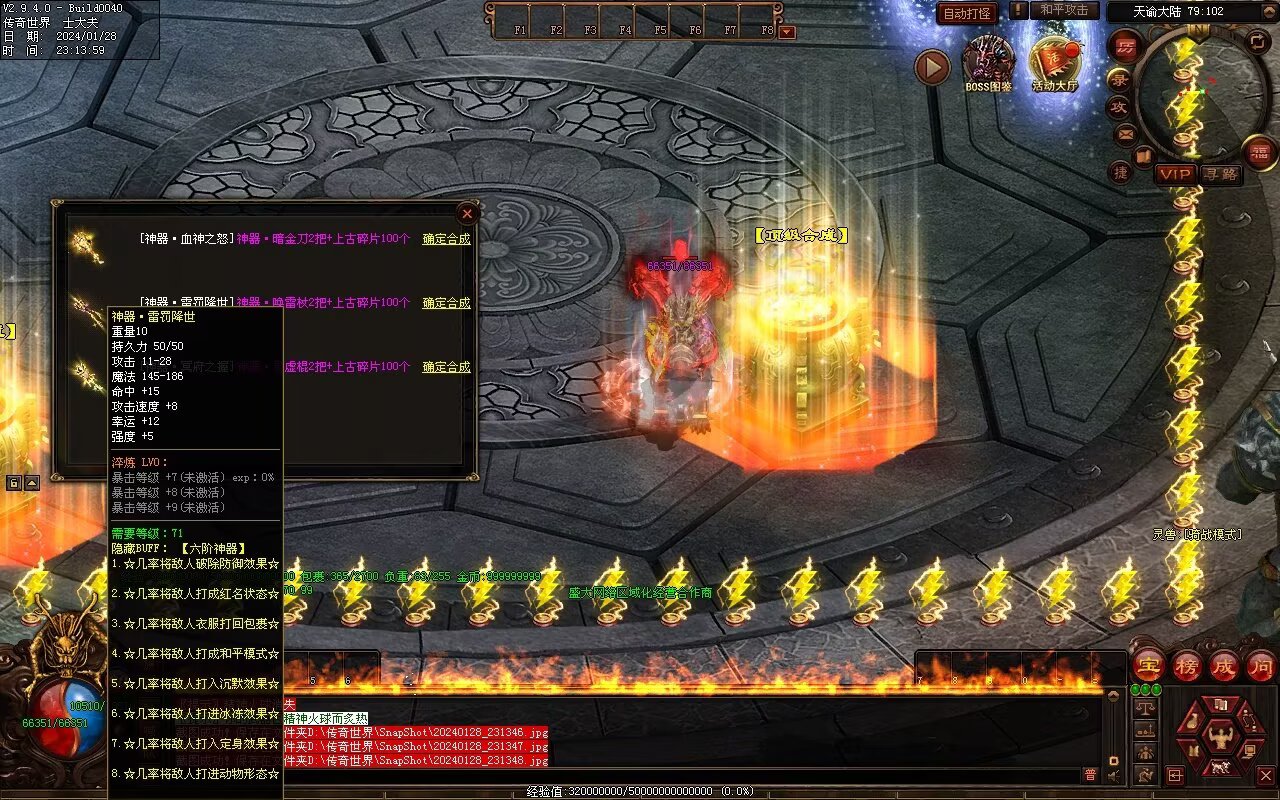Confirm synthesis of 雷罚降世 artifact
1280x800 pixels.
[x=446, y=303]
